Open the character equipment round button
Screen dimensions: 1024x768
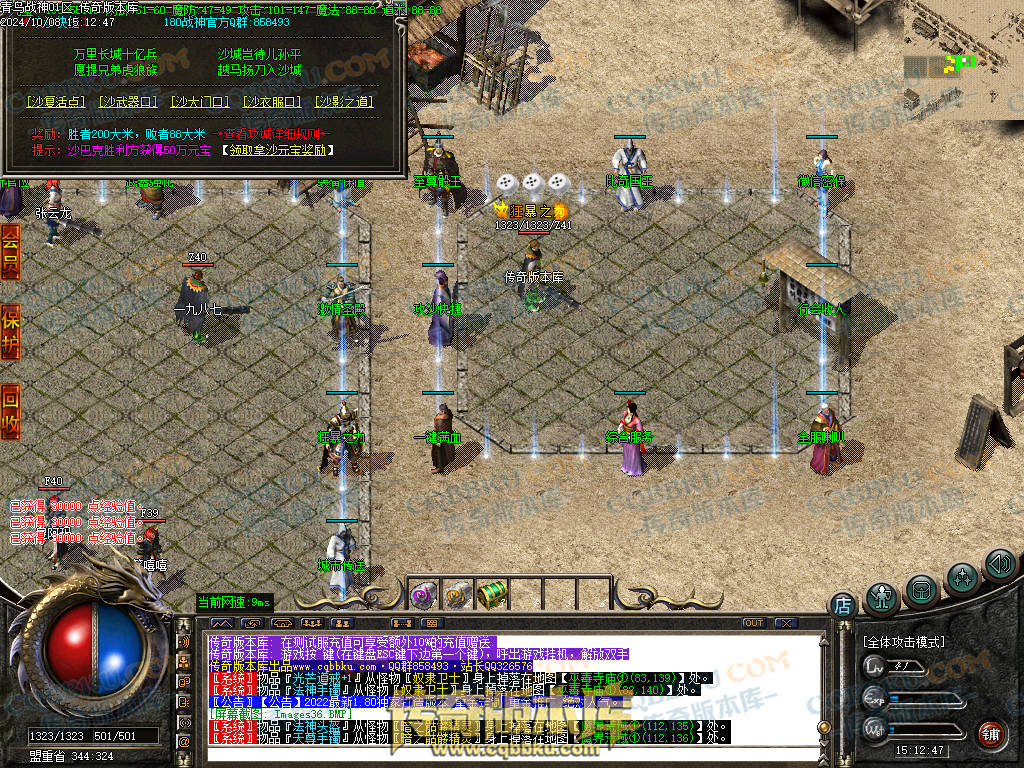[x=882, y=597]
